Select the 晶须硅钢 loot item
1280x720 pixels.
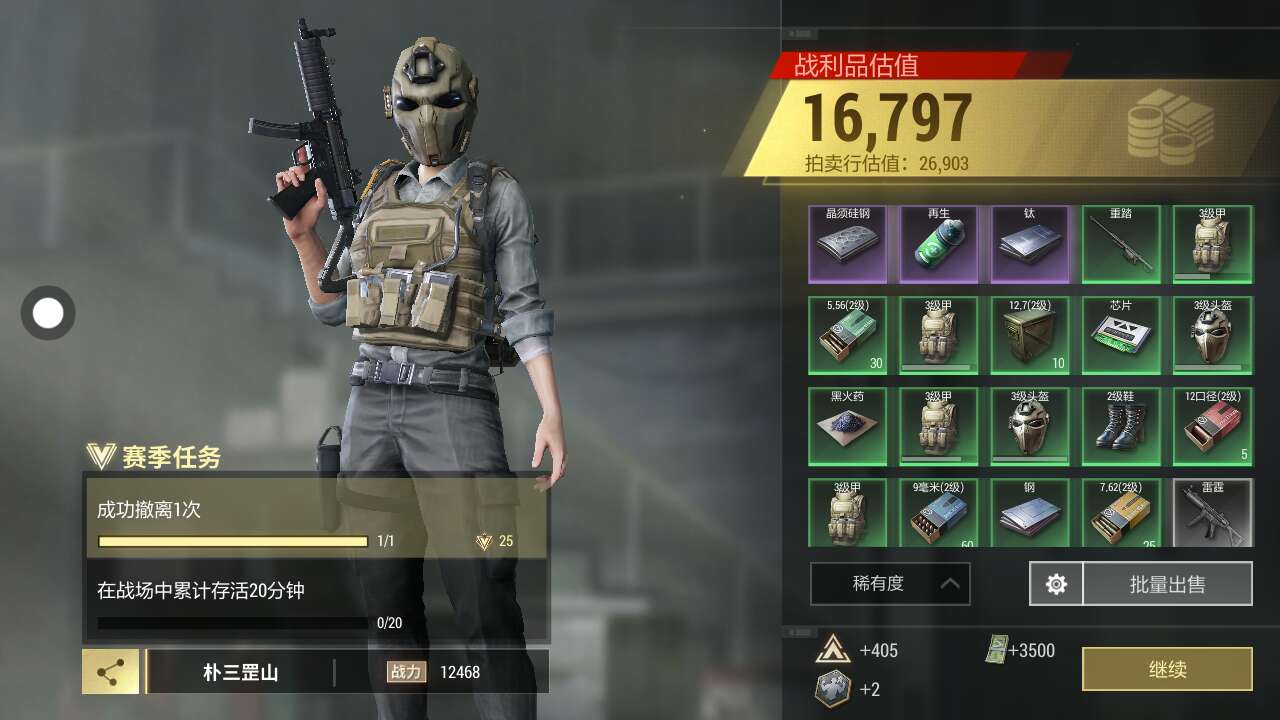[847, 245]
